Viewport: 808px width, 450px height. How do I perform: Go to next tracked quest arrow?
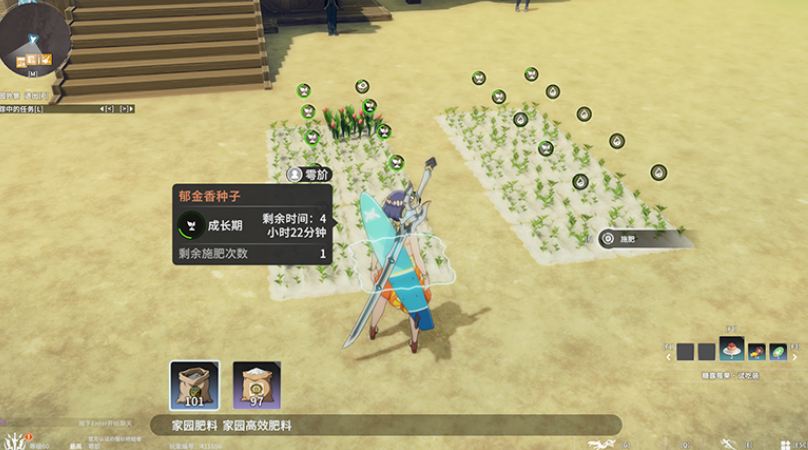(124, 108)
